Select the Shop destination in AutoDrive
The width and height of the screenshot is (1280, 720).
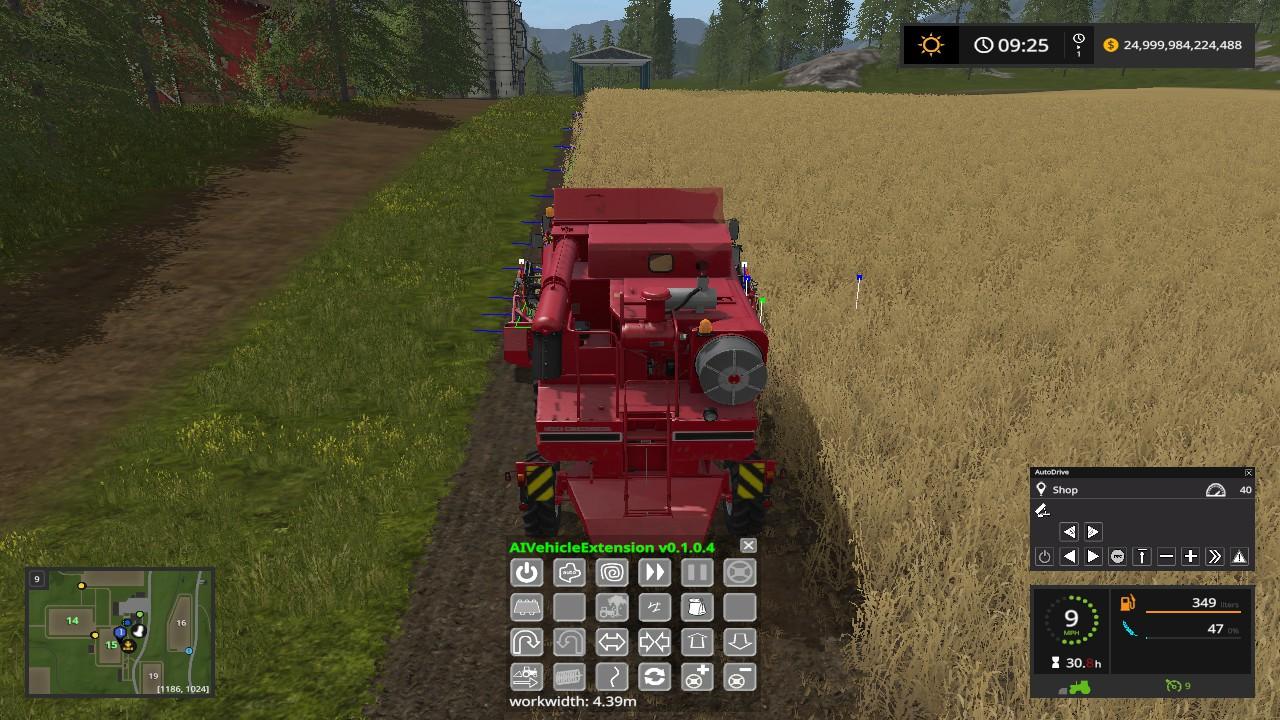coord(1065,490)
